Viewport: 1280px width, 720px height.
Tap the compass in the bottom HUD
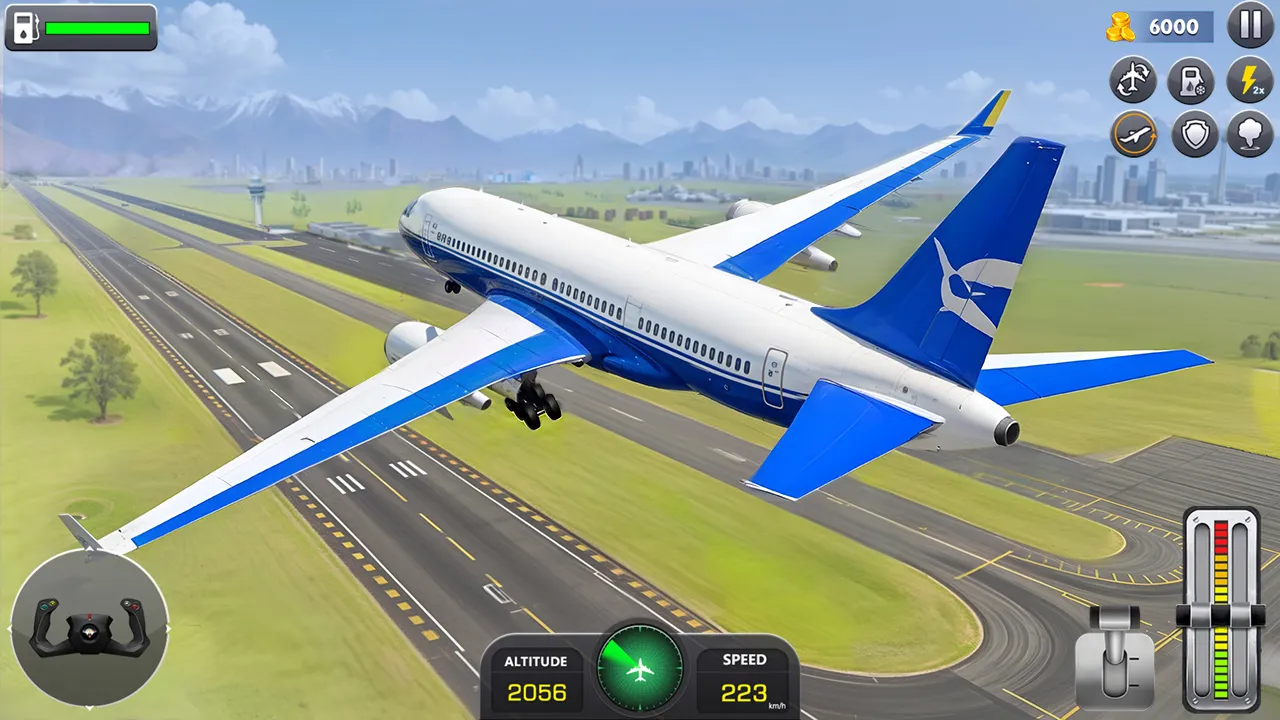[x=640, y=668]
